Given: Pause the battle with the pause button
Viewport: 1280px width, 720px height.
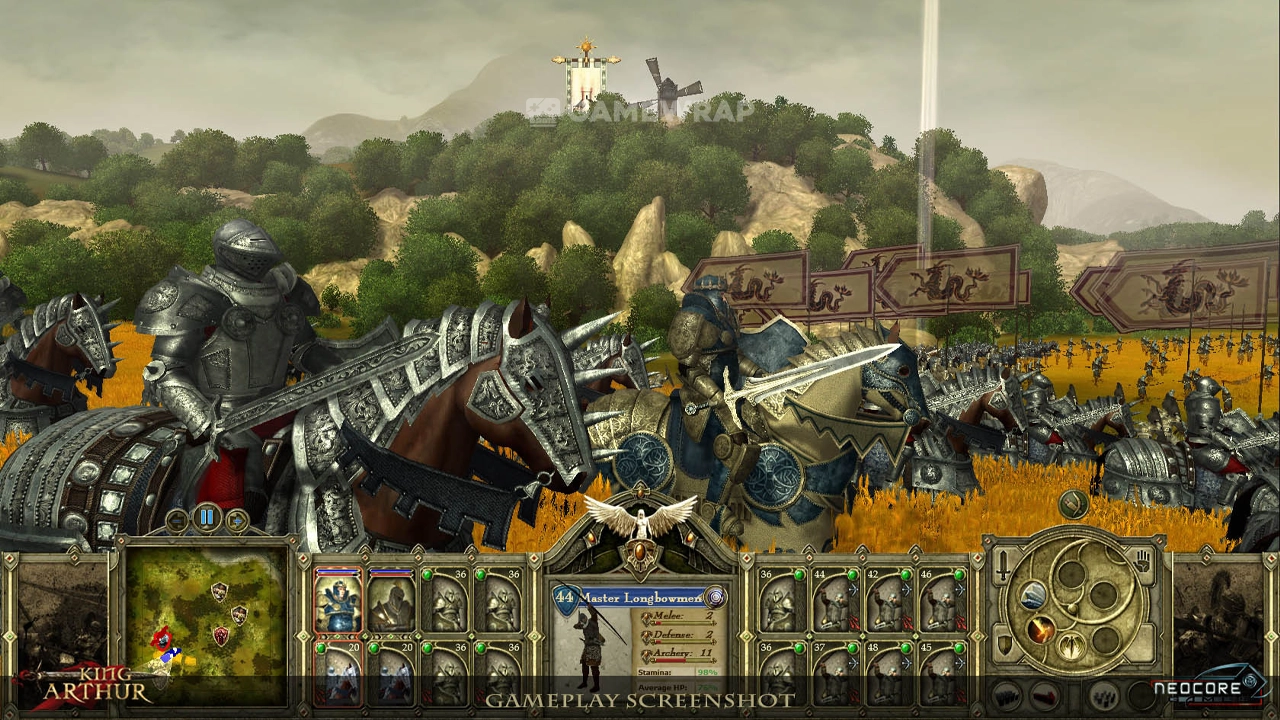Looking at the screenshot, I should pyautogui.click(x=207, y=518).
